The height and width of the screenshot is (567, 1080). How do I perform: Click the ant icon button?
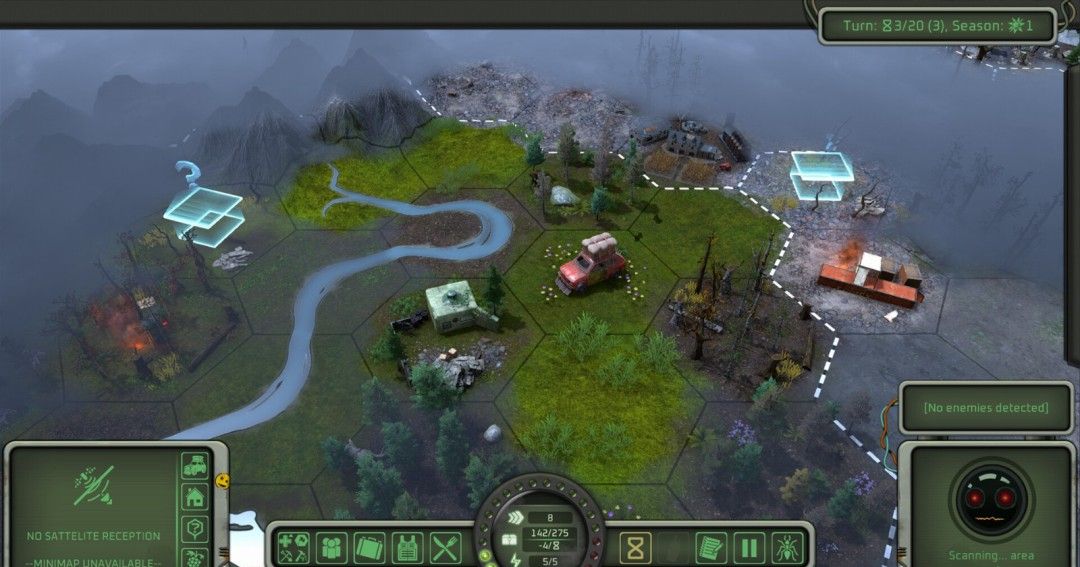pyautogui.click(x=786, y=547)
